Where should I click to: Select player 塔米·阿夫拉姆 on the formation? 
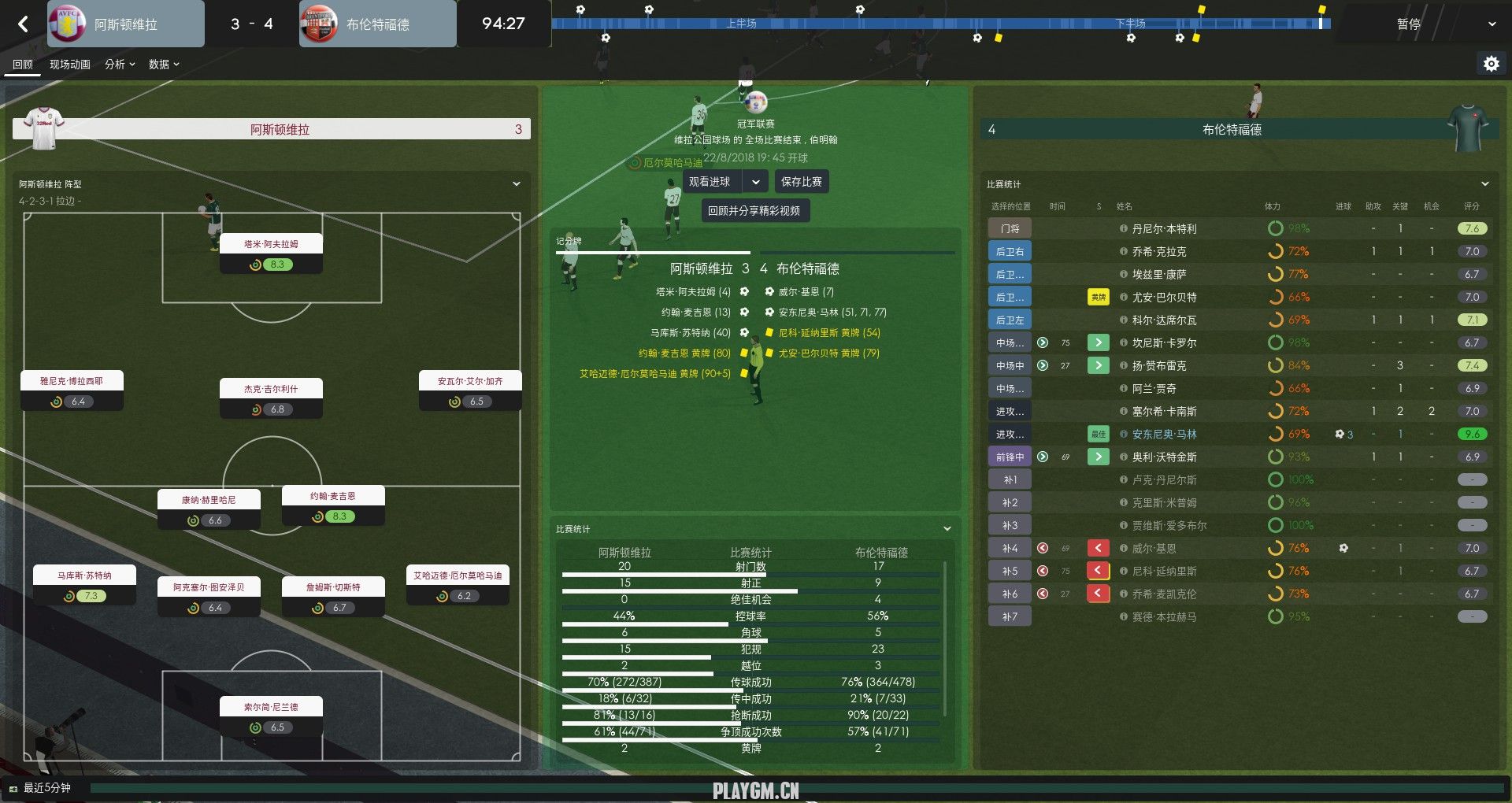point(271,244)
